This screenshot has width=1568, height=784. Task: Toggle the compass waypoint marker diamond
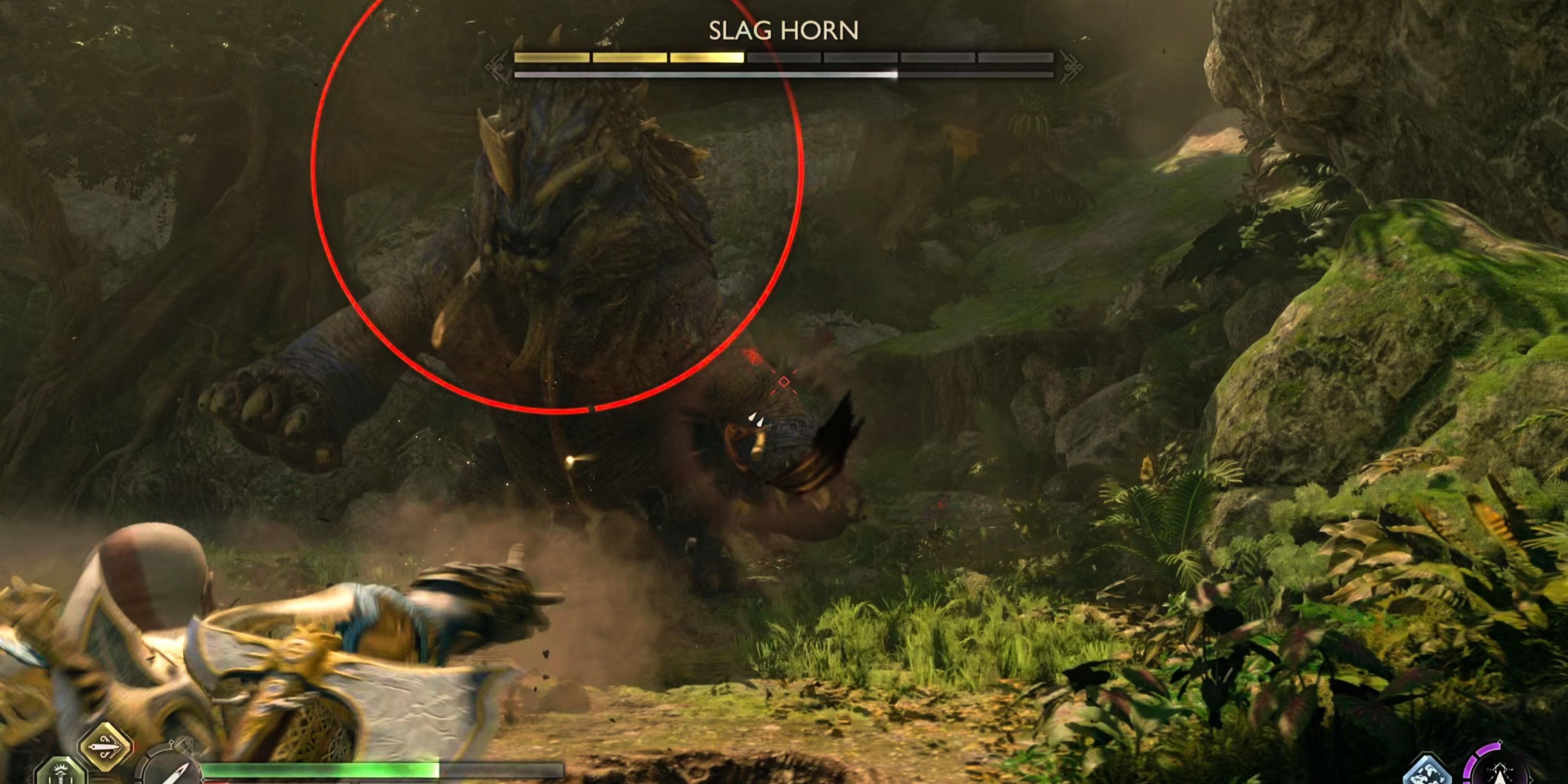tap(172, 744)
